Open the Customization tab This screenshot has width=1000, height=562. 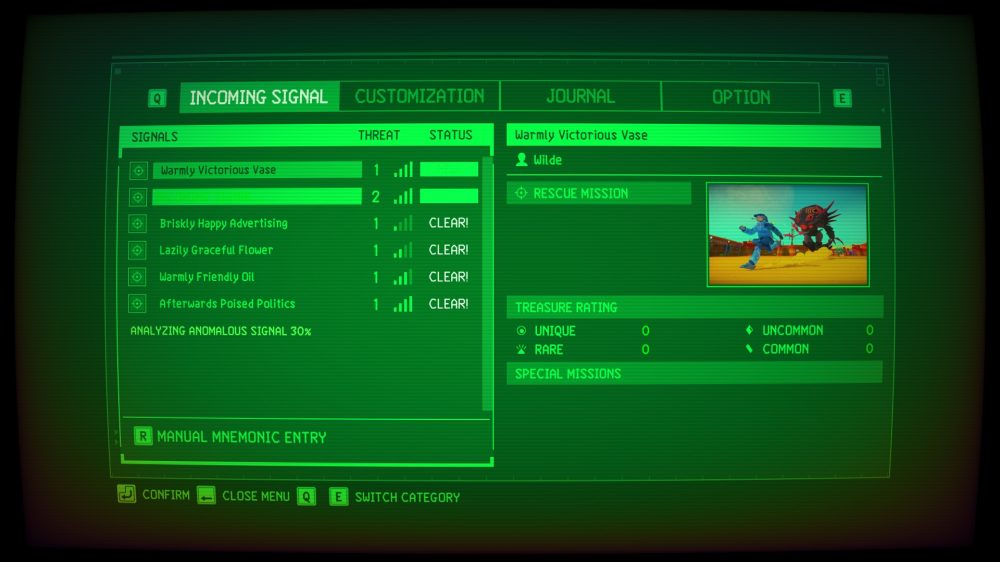coord(419,97)
